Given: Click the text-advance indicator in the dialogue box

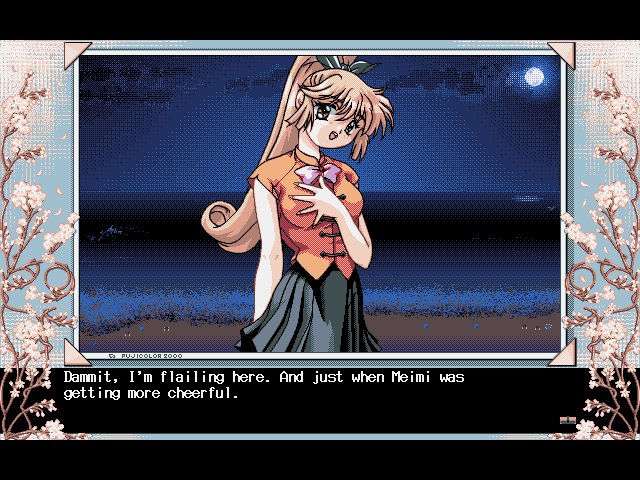Looking at the screenshot, I should 567,421.
